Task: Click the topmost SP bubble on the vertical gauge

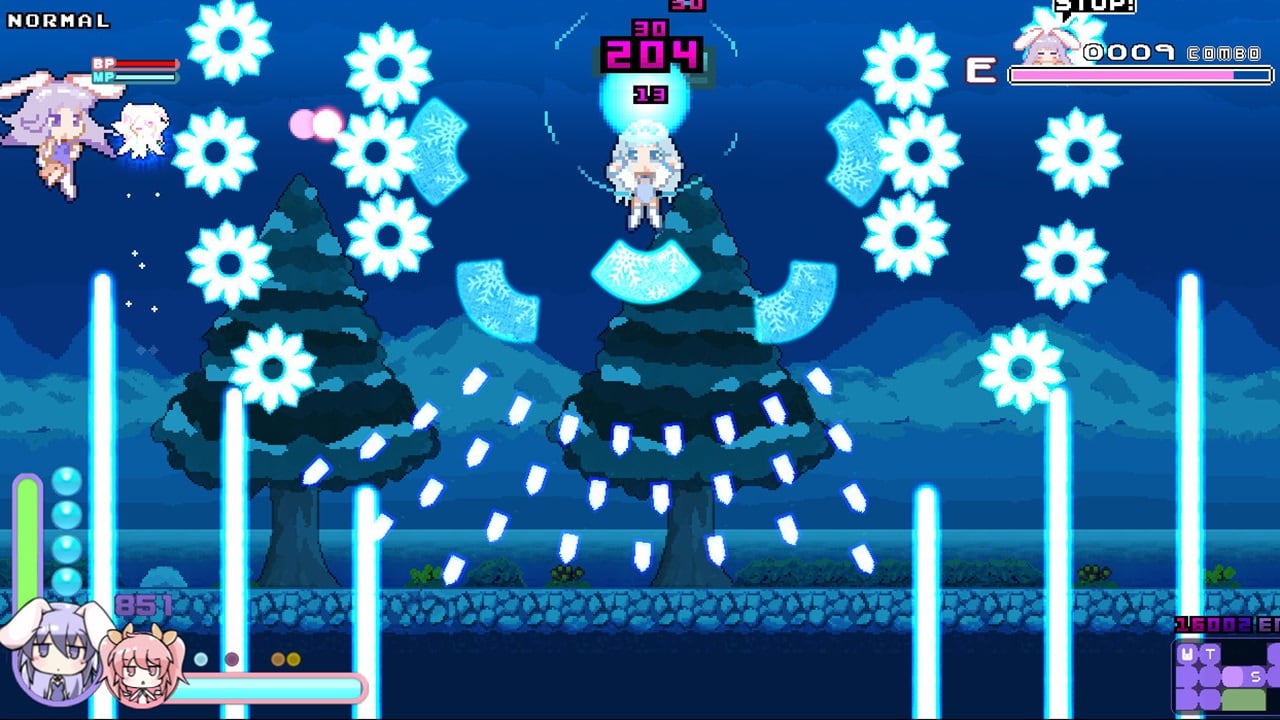Action: pos(65,483)
